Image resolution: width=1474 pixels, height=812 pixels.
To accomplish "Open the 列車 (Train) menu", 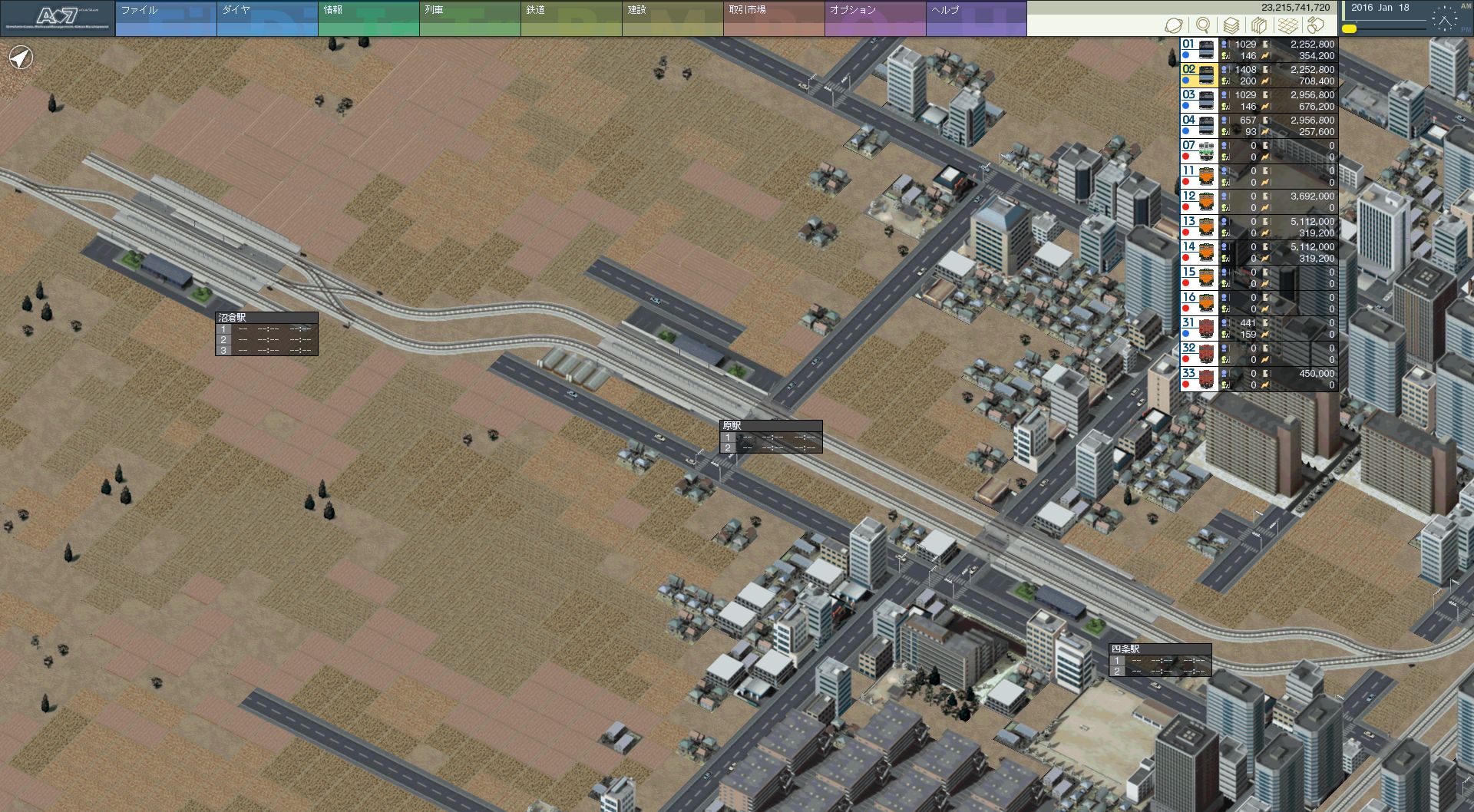I will coord(469,18).
